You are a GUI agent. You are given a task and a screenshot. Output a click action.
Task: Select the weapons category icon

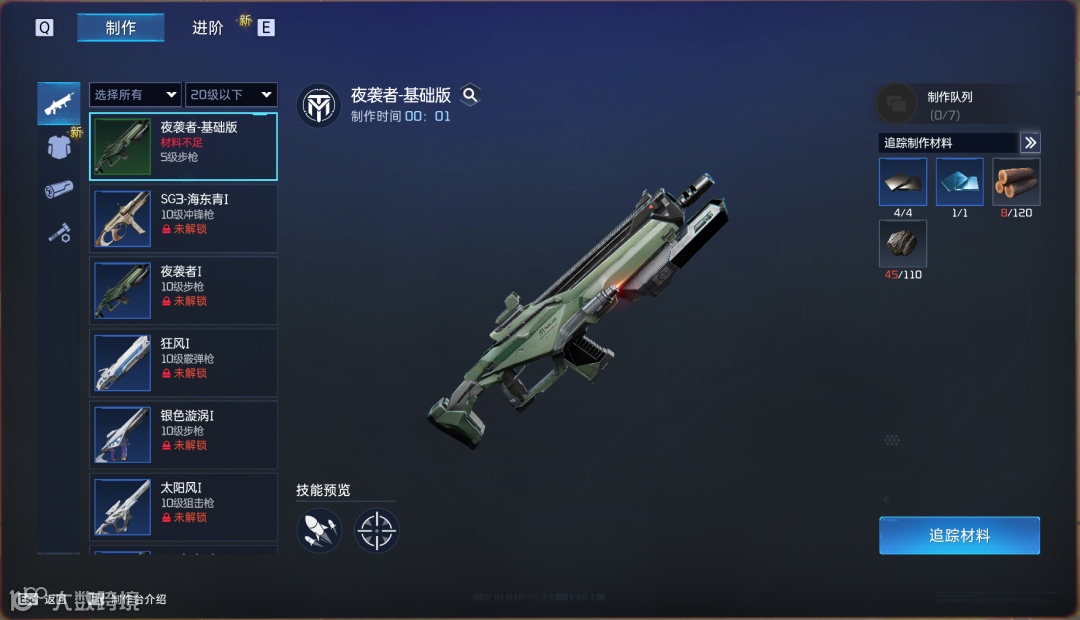[59, 103]
